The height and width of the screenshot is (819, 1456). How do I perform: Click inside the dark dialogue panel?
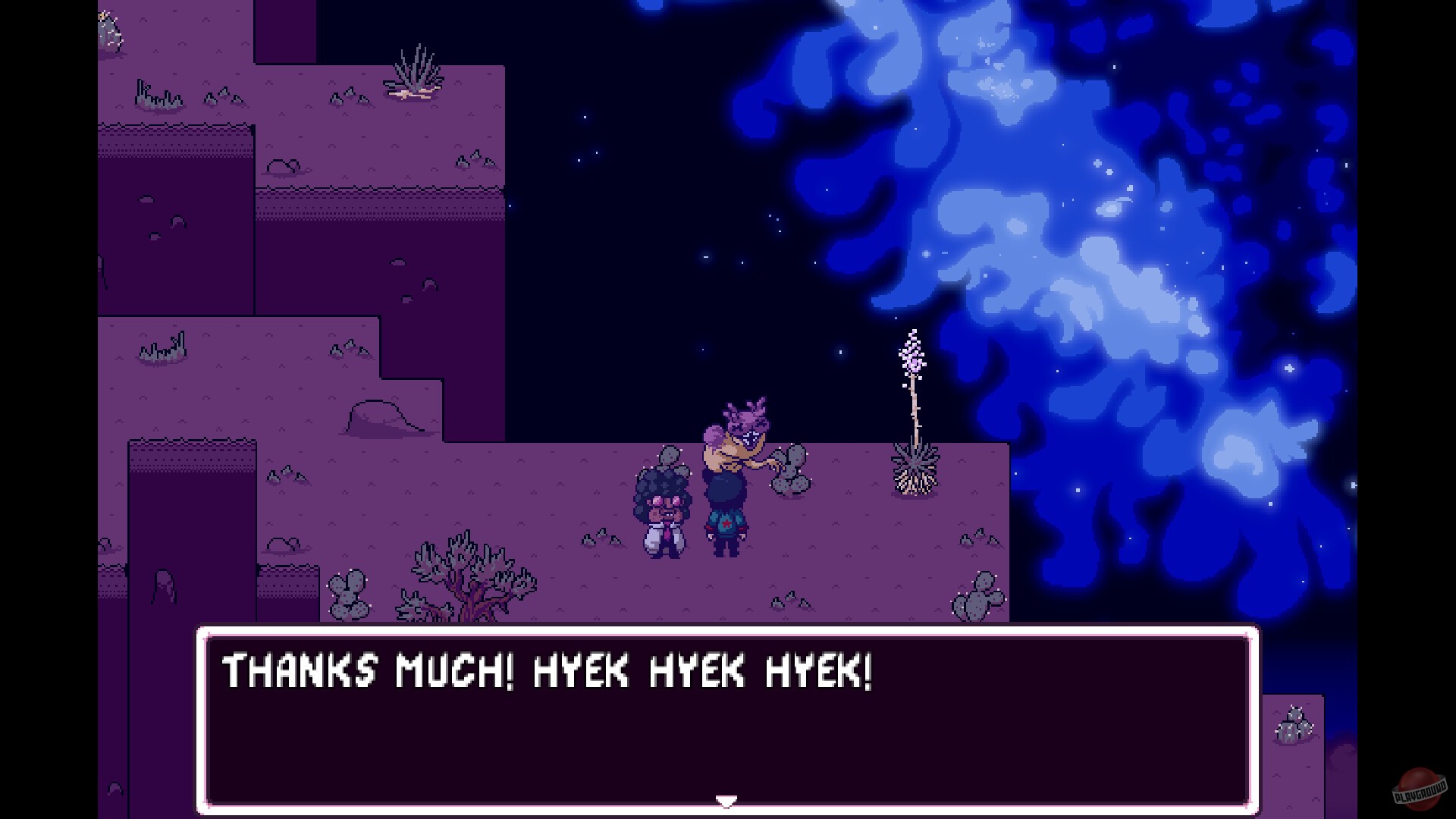pyautogui.click(x=728, y=736)
